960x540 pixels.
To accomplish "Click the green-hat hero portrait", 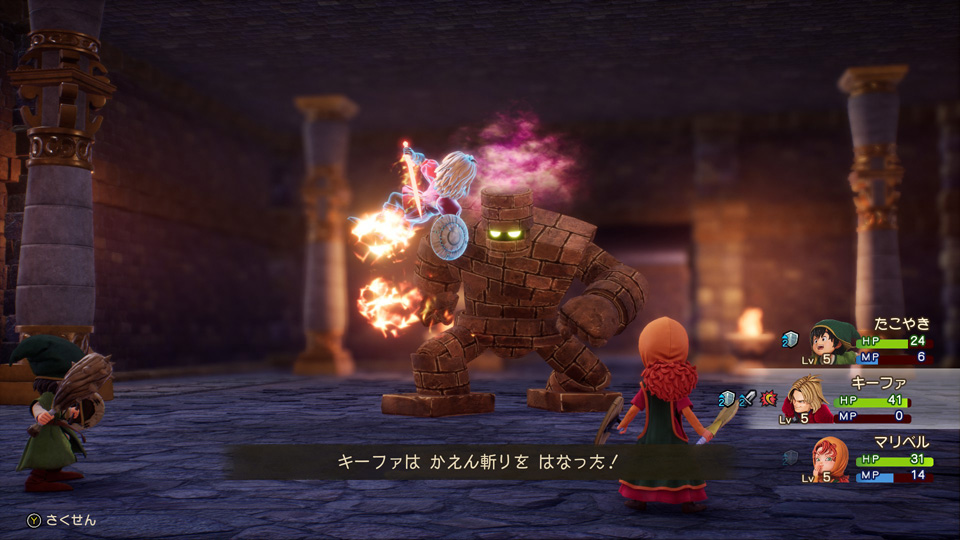I will click(832, 342).
